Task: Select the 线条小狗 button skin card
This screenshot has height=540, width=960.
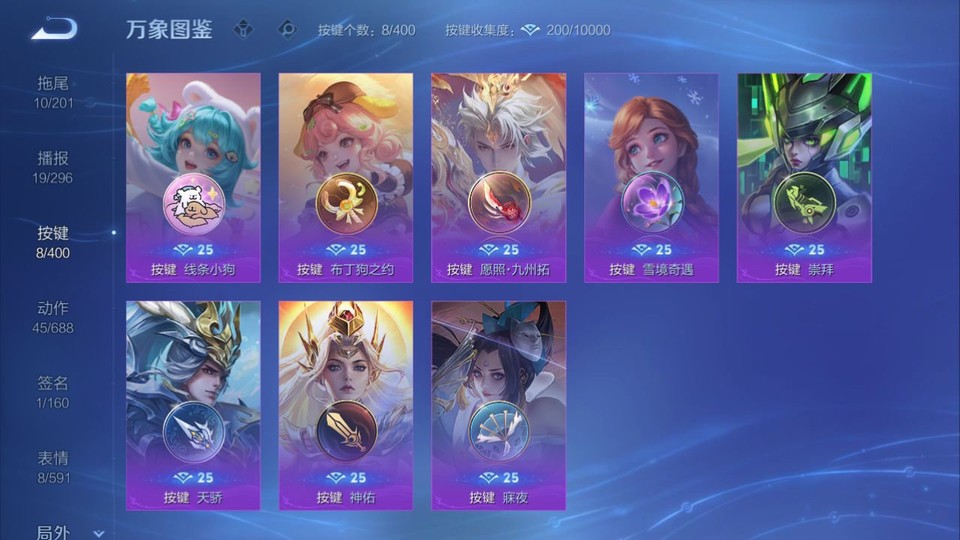Action: [x=193, y=177]
